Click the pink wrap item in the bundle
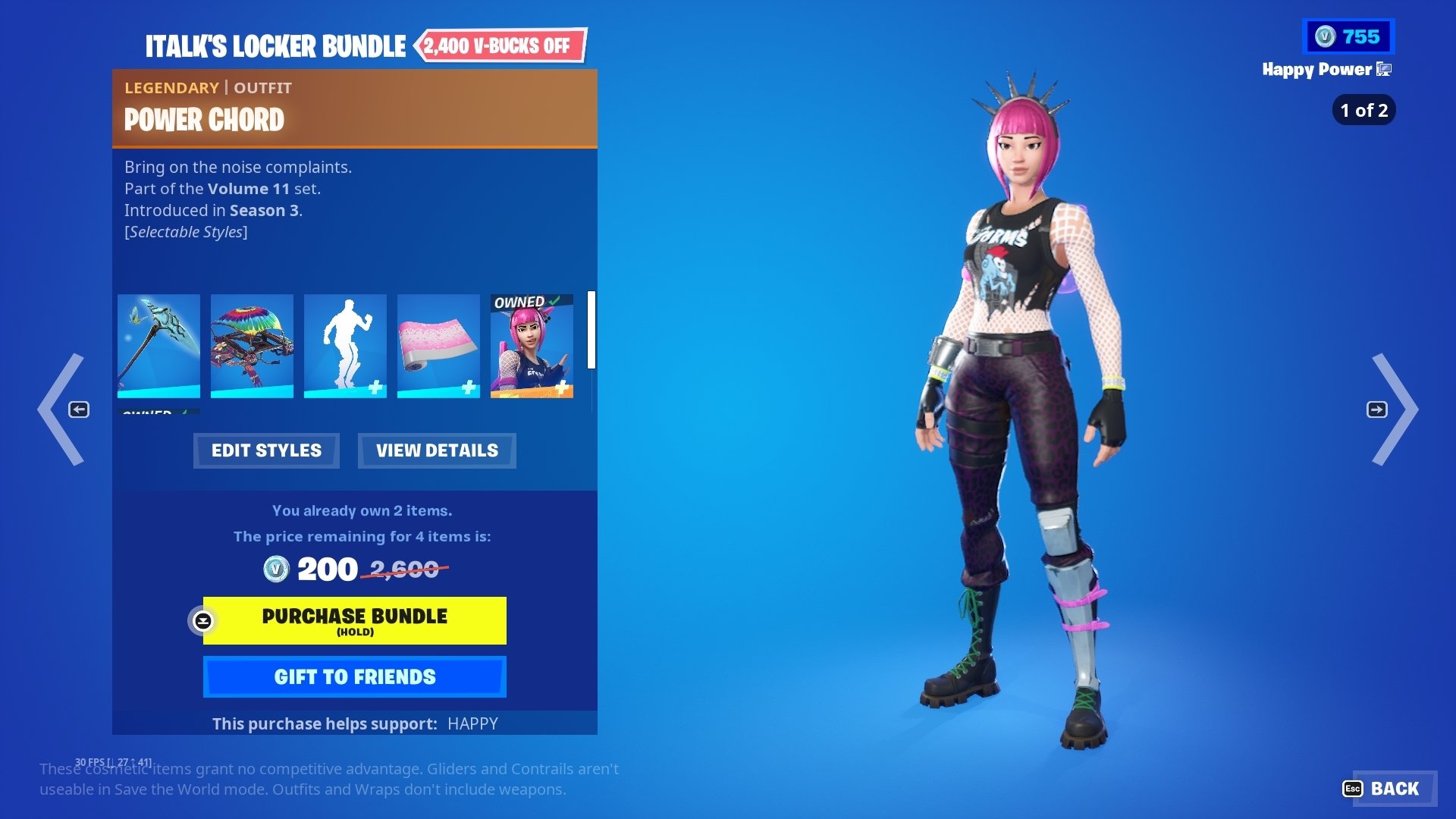Screen dimensions: 1456x819 tap(438, 345)
